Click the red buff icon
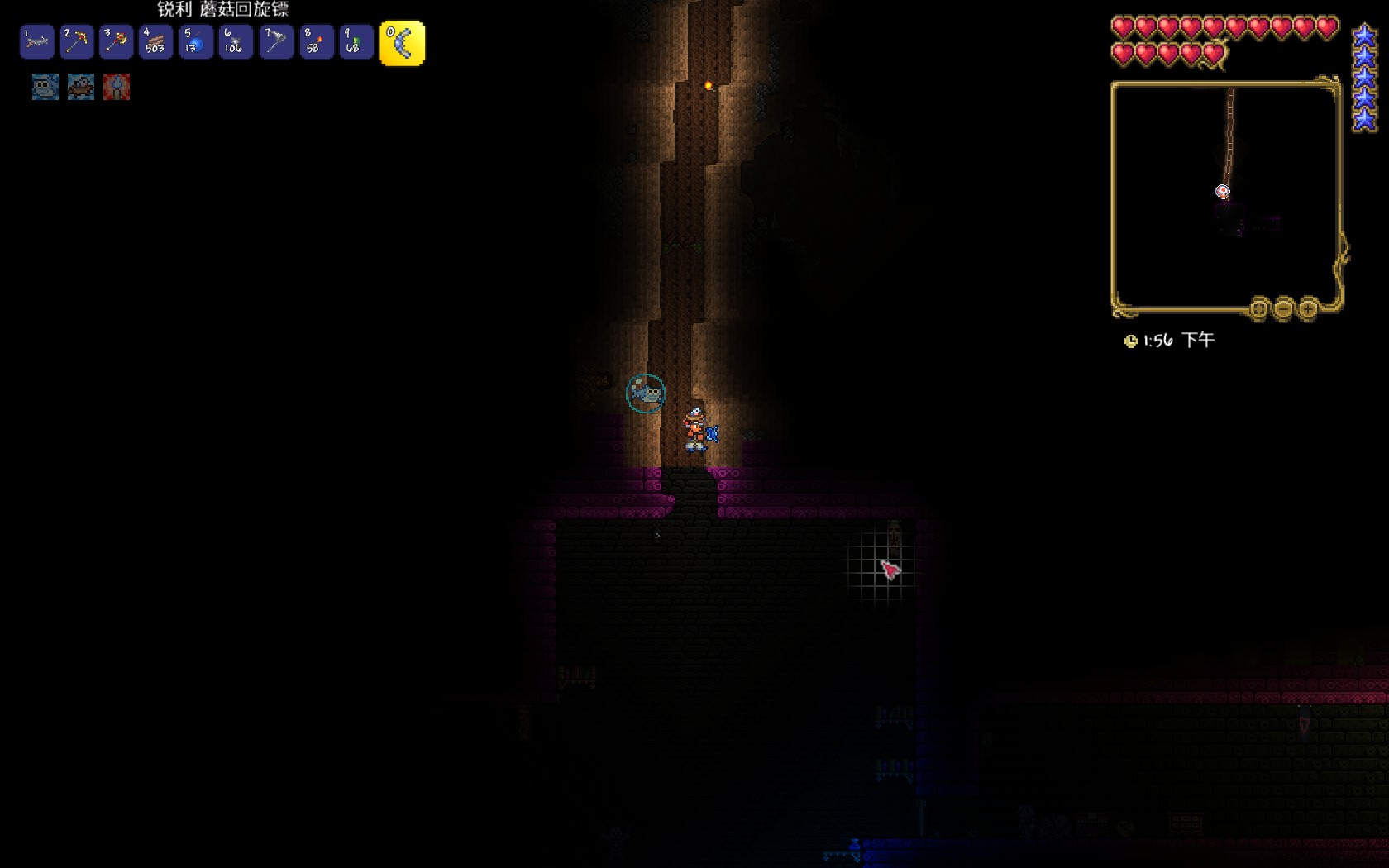This screenshot has width=1389, height=868. pos(117,87)
